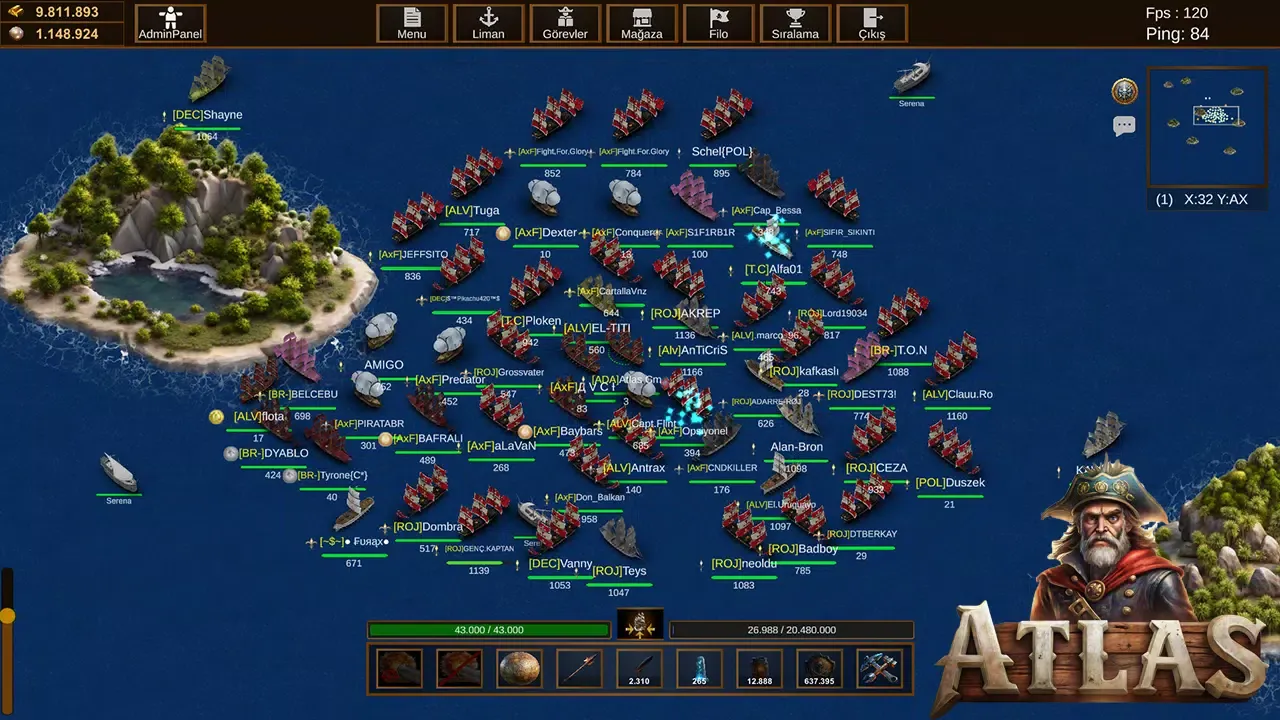Viewport: 1280px width, 720px height.
Task: Click the cannonball item in the inventory bar
Action: point(518,668)
